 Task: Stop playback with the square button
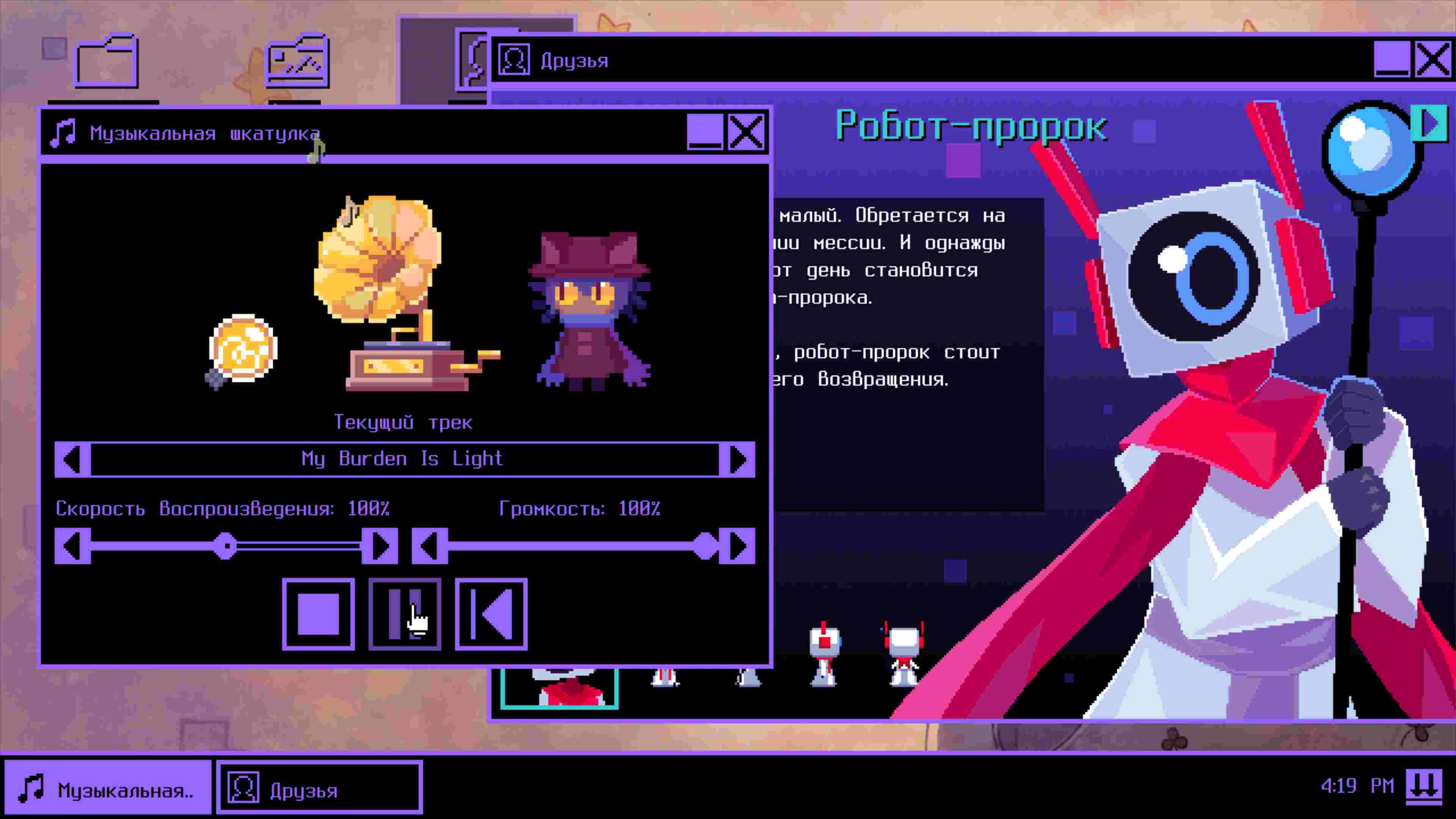click(318, 613)
